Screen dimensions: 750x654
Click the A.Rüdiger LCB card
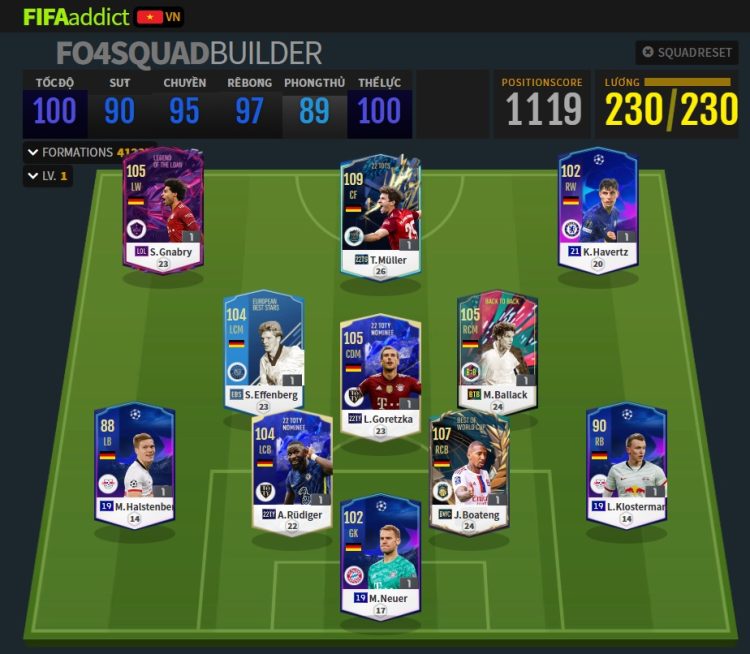click(x=292, y=470)
